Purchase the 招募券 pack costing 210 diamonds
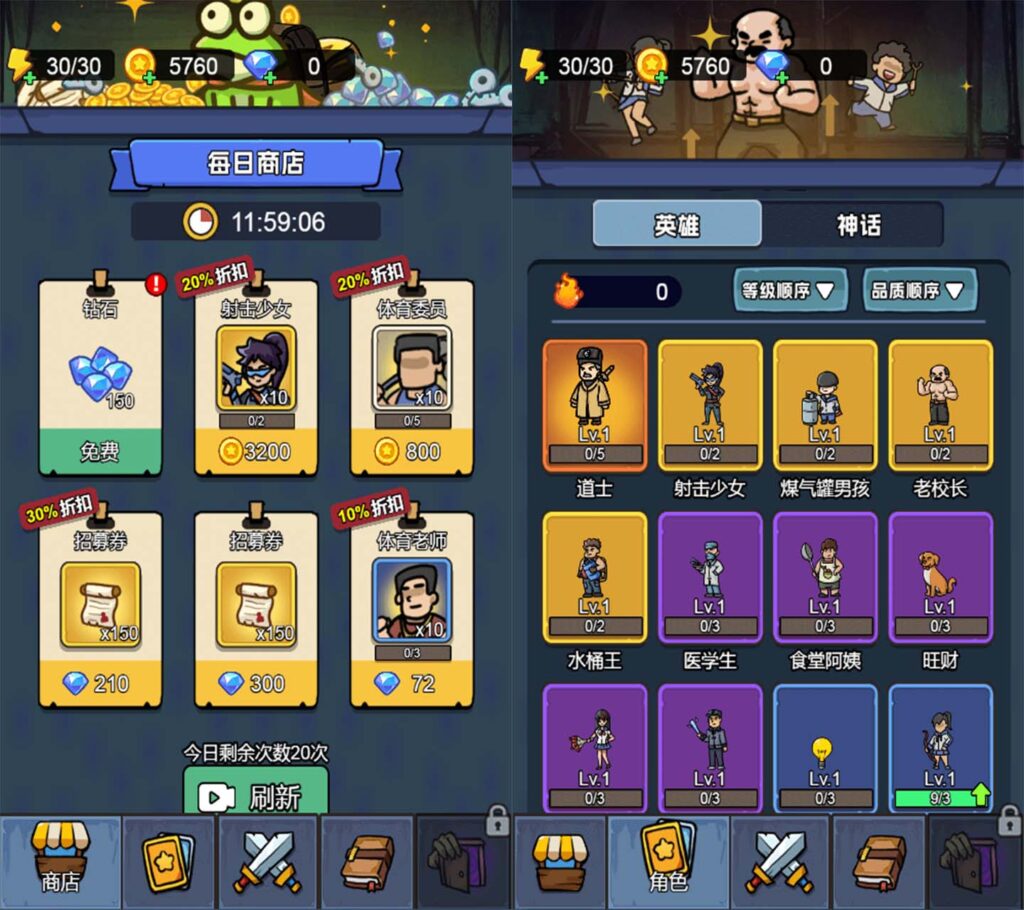Viewport: 1024px width, 910px height. (100, 683)
